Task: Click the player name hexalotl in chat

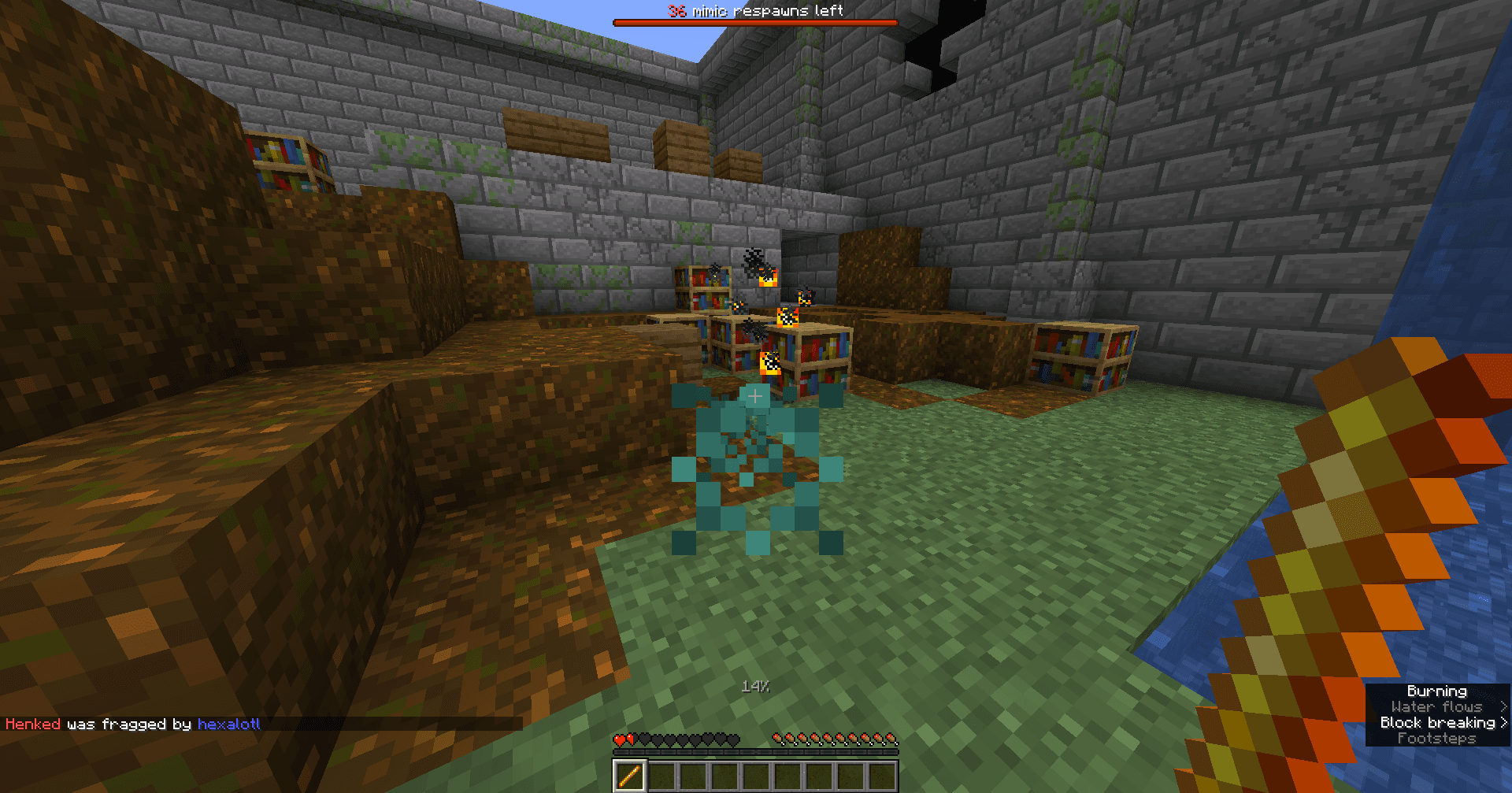Action: 230,724
